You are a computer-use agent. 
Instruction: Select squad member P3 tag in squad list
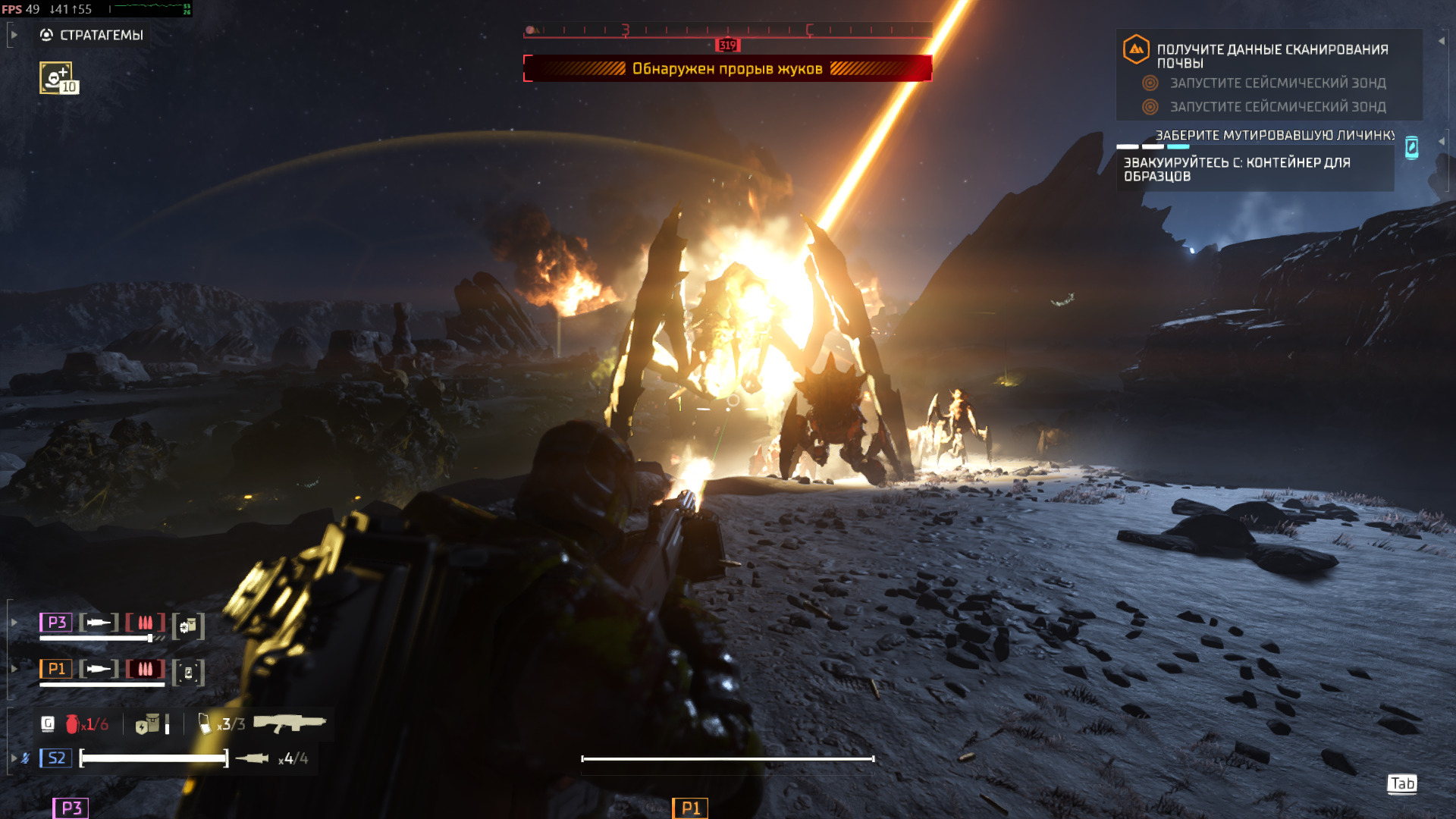click(x=56, y=623)
